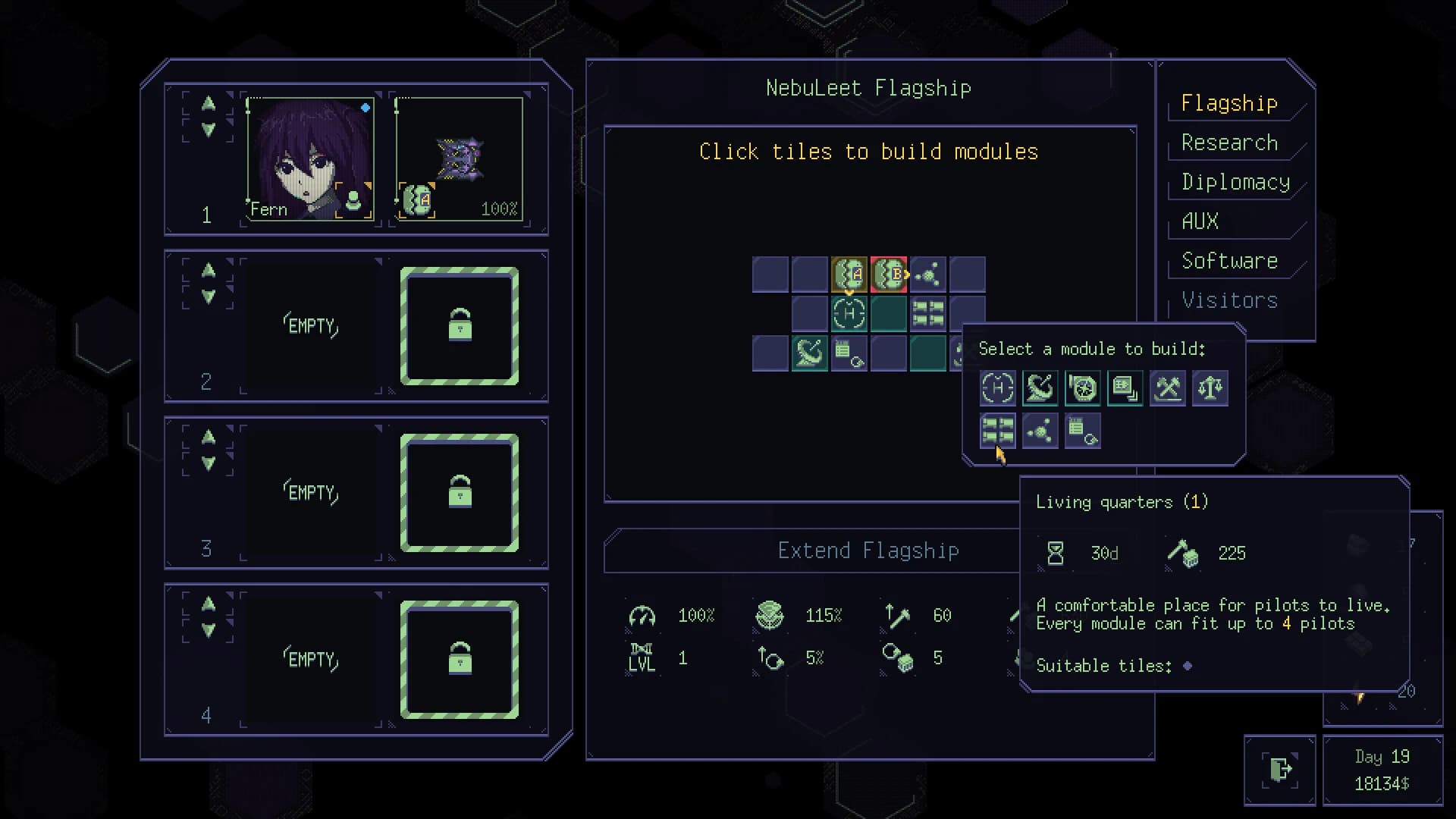
Task: Switch to the Research tab
Action: [x=1229, y=143]
